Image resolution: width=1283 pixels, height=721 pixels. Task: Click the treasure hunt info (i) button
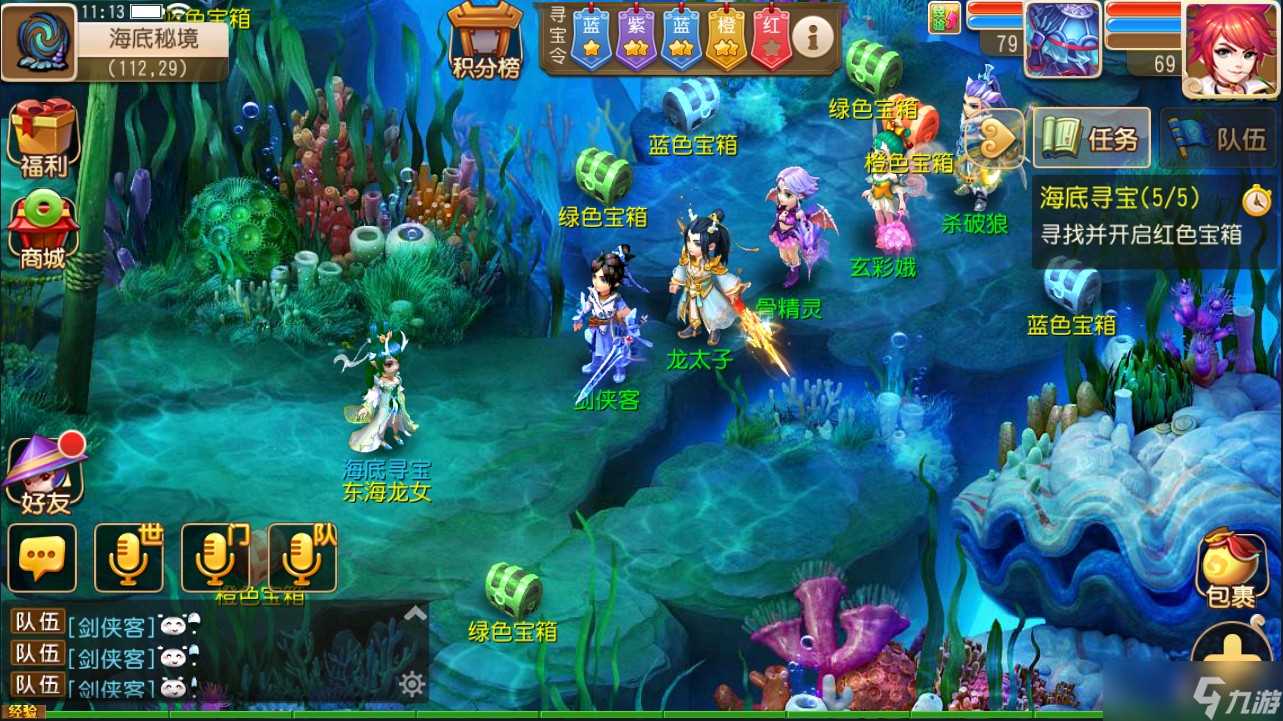810,36
